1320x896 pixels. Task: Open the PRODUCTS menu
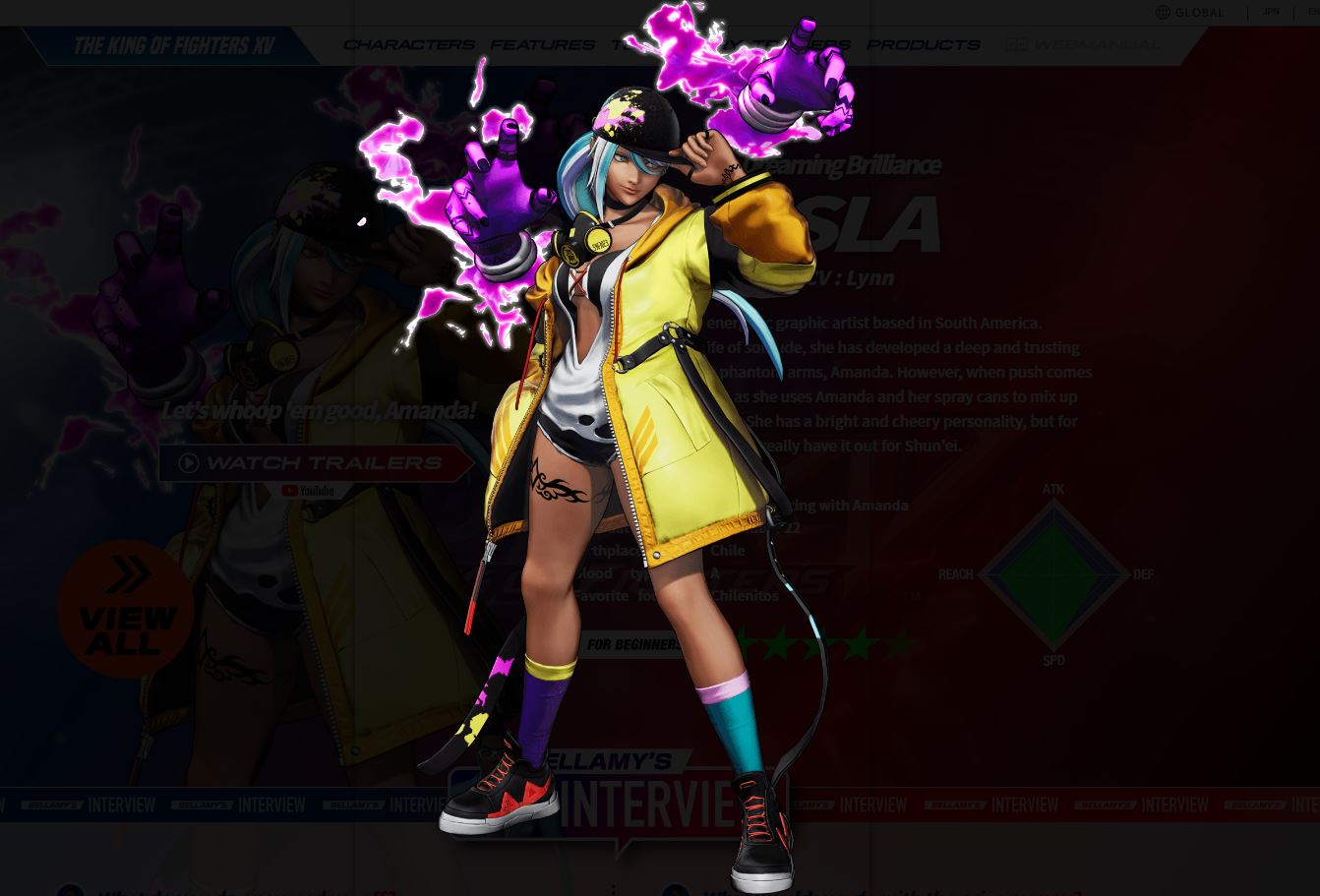(x=923, y=44)
